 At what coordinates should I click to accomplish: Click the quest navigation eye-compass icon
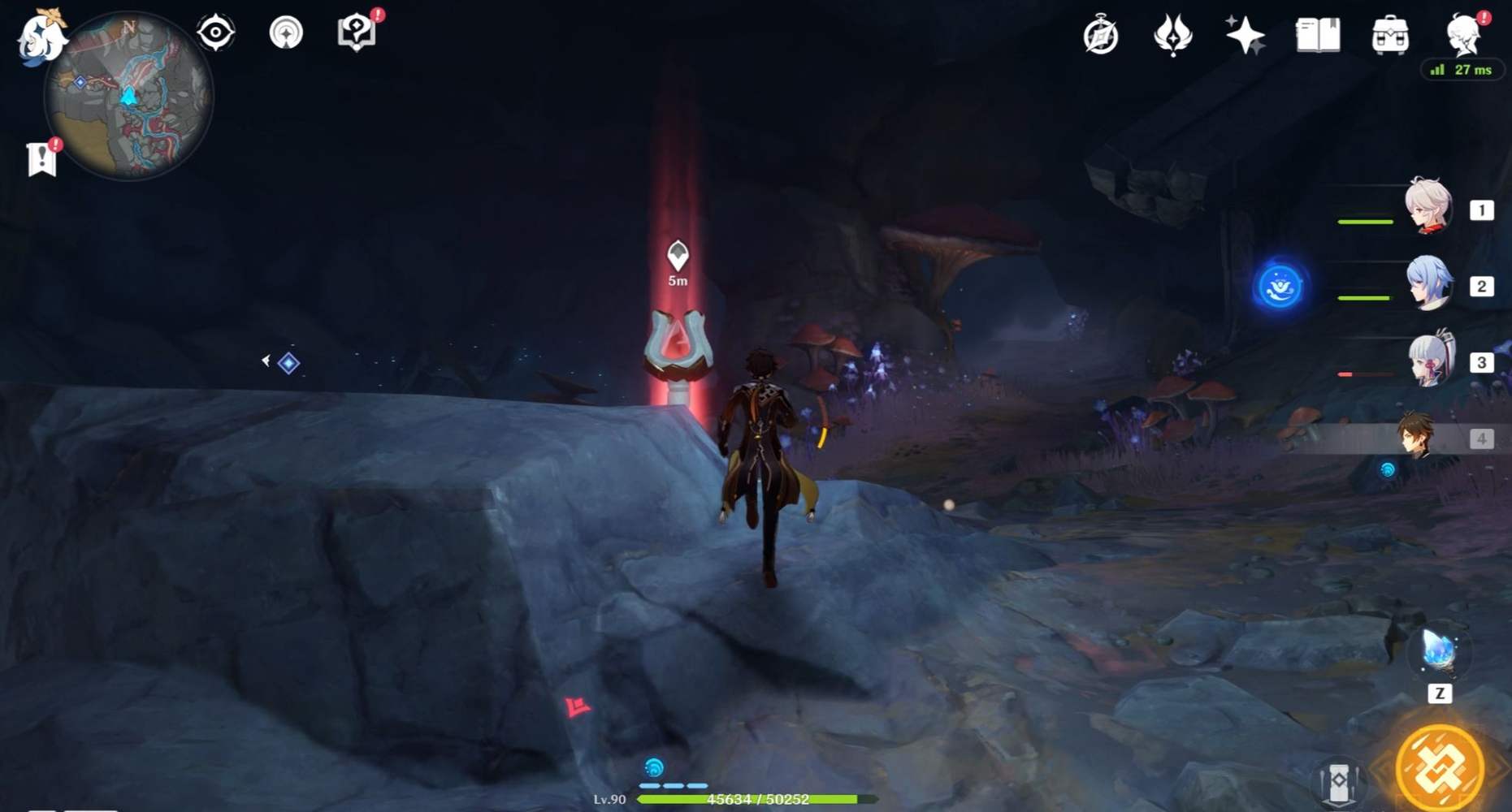214,32
